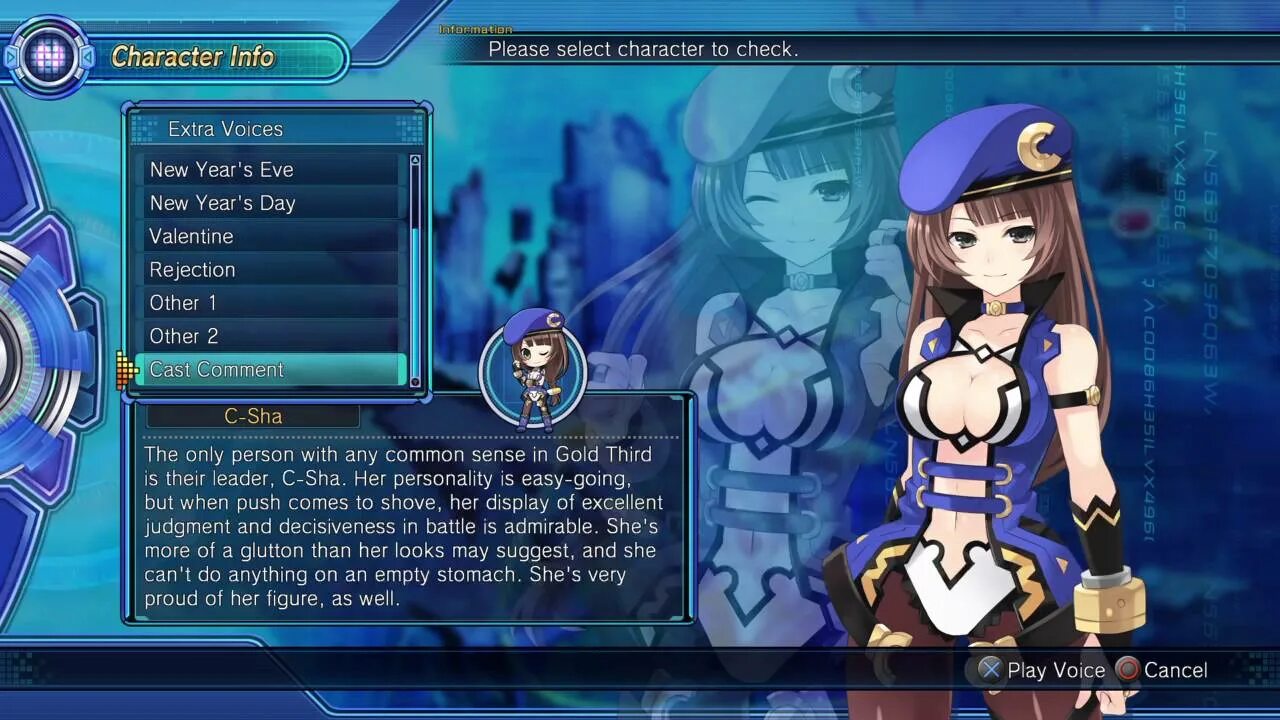Select the Valentine voice entry
This screenshot has width=1280, height=720.
coord(270,236)
